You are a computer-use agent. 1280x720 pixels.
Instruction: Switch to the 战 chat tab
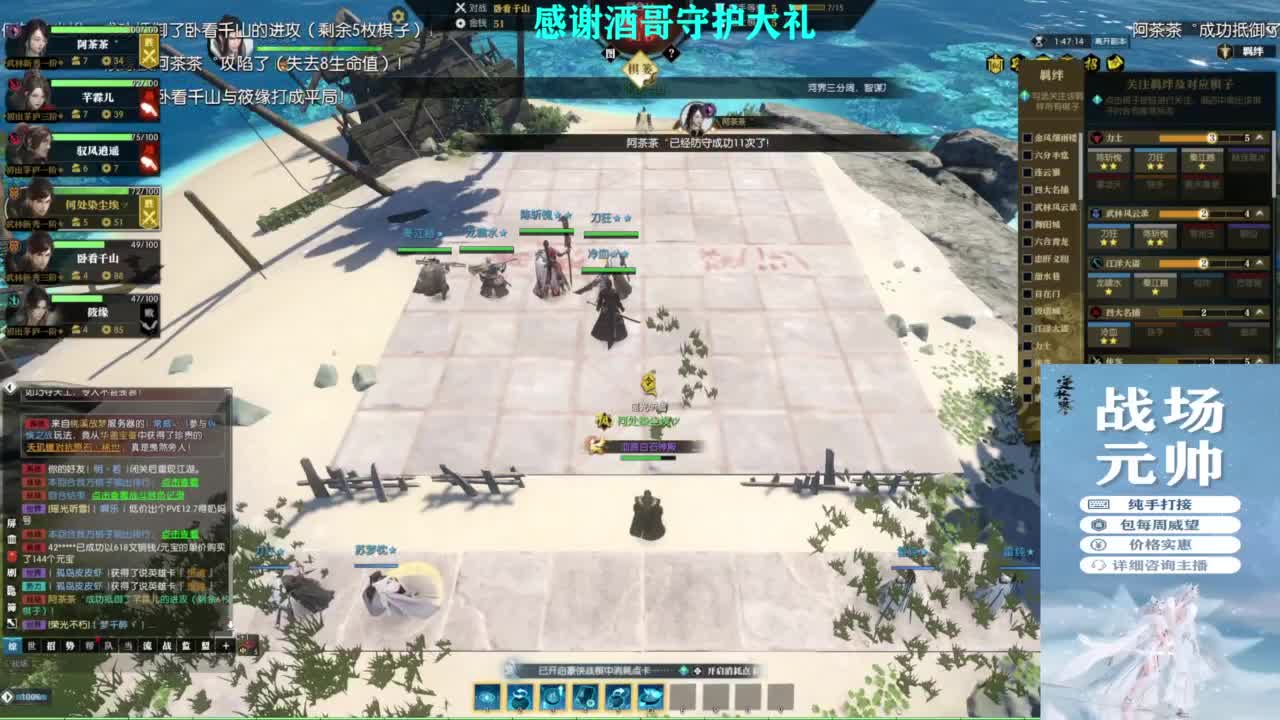tap(166, 645)
